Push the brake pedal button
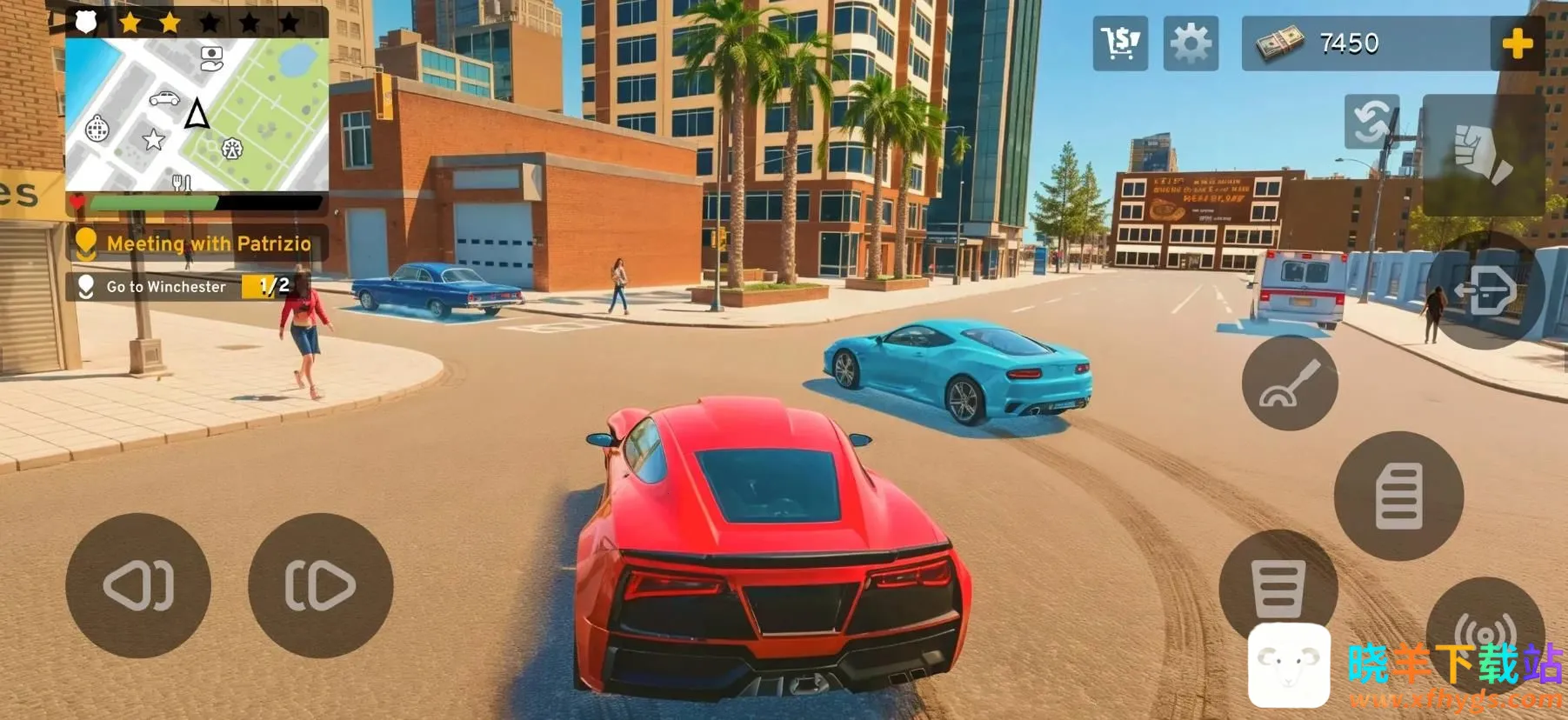The height and width of the screenshot is (720, 1568). click(x=1277, y=587)
